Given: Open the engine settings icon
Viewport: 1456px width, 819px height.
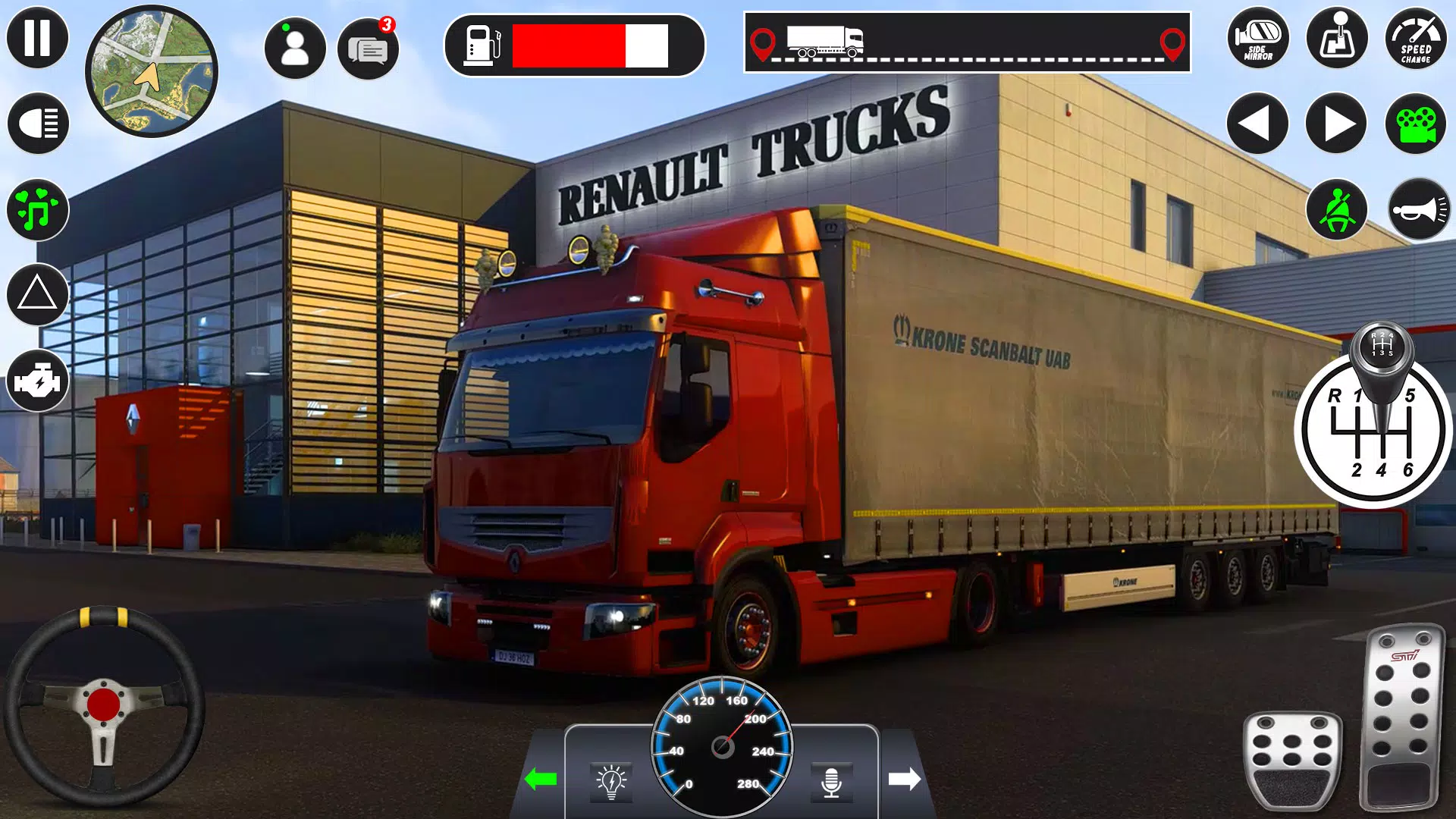Looking at the screenshot, I should point(39,378).
